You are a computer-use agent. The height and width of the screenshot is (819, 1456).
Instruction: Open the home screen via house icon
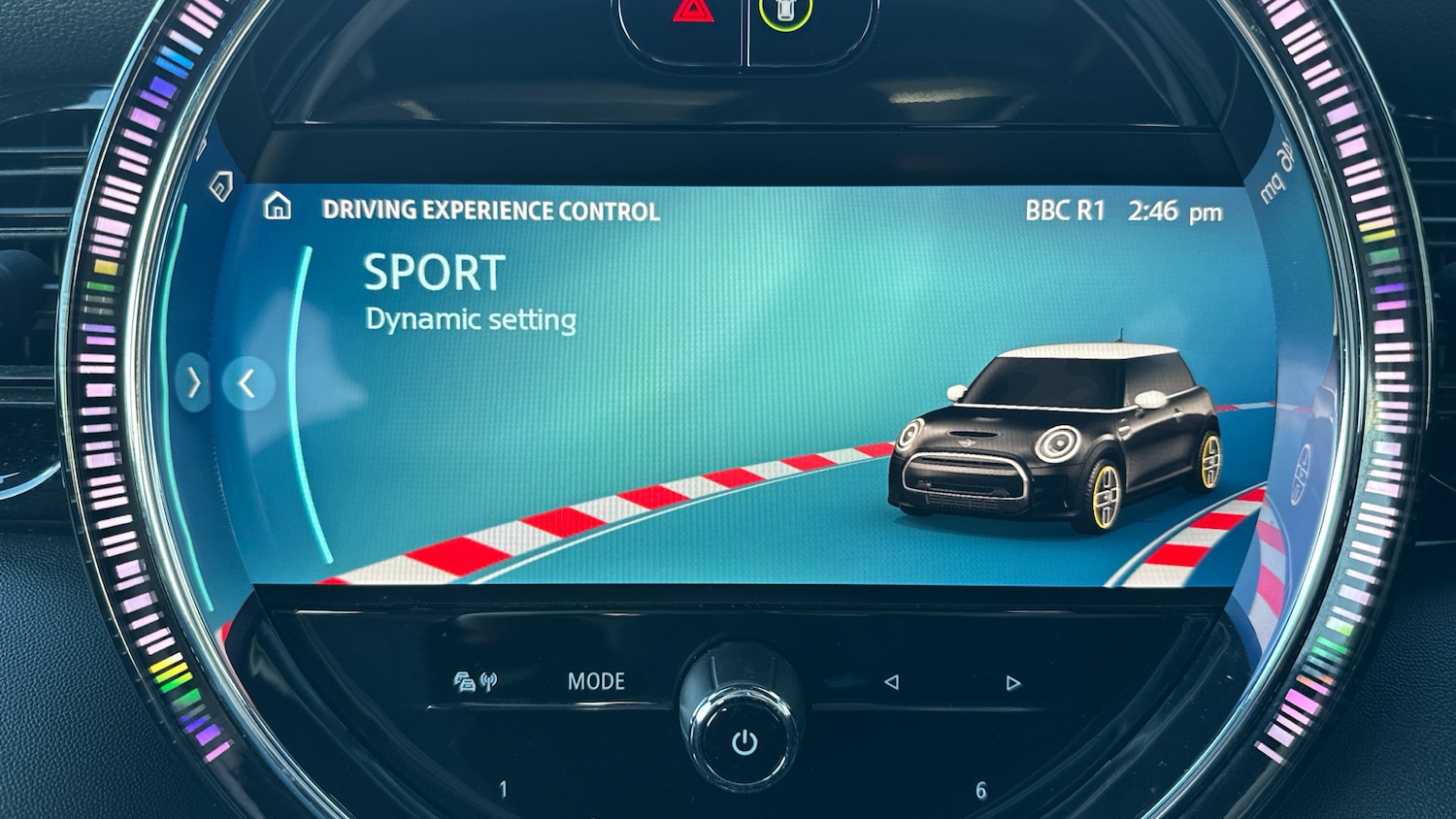click(278, 207)
